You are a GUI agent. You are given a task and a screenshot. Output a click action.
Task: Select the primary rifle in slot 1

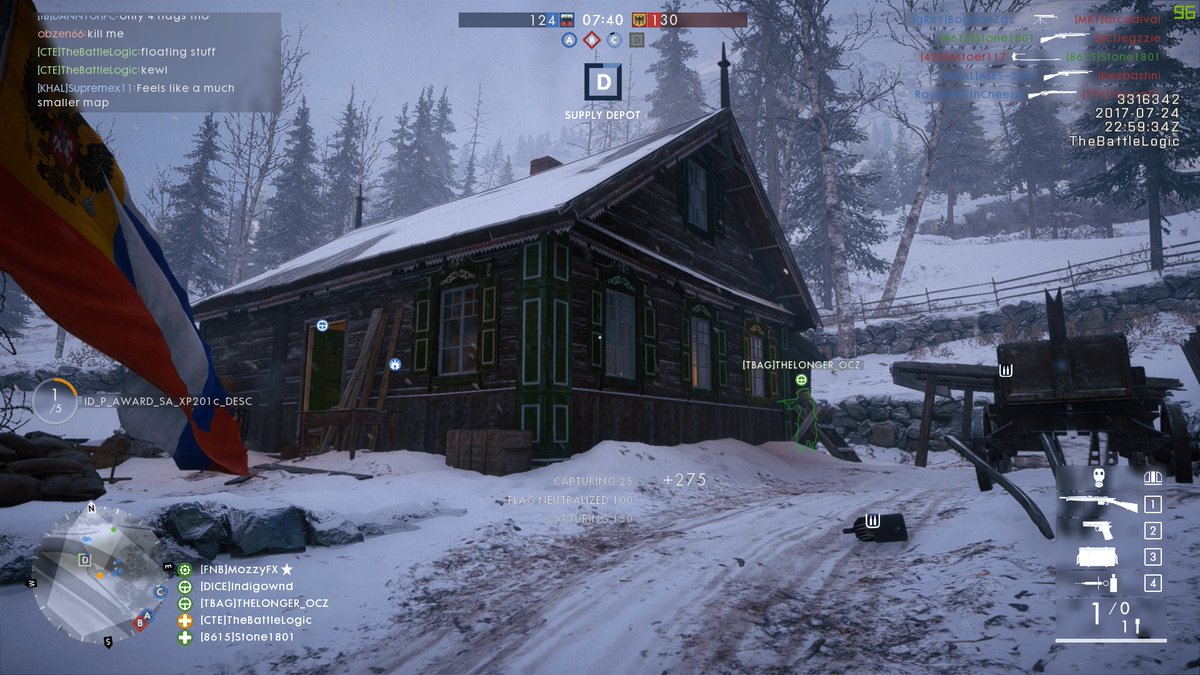(x=1098, y=504)
